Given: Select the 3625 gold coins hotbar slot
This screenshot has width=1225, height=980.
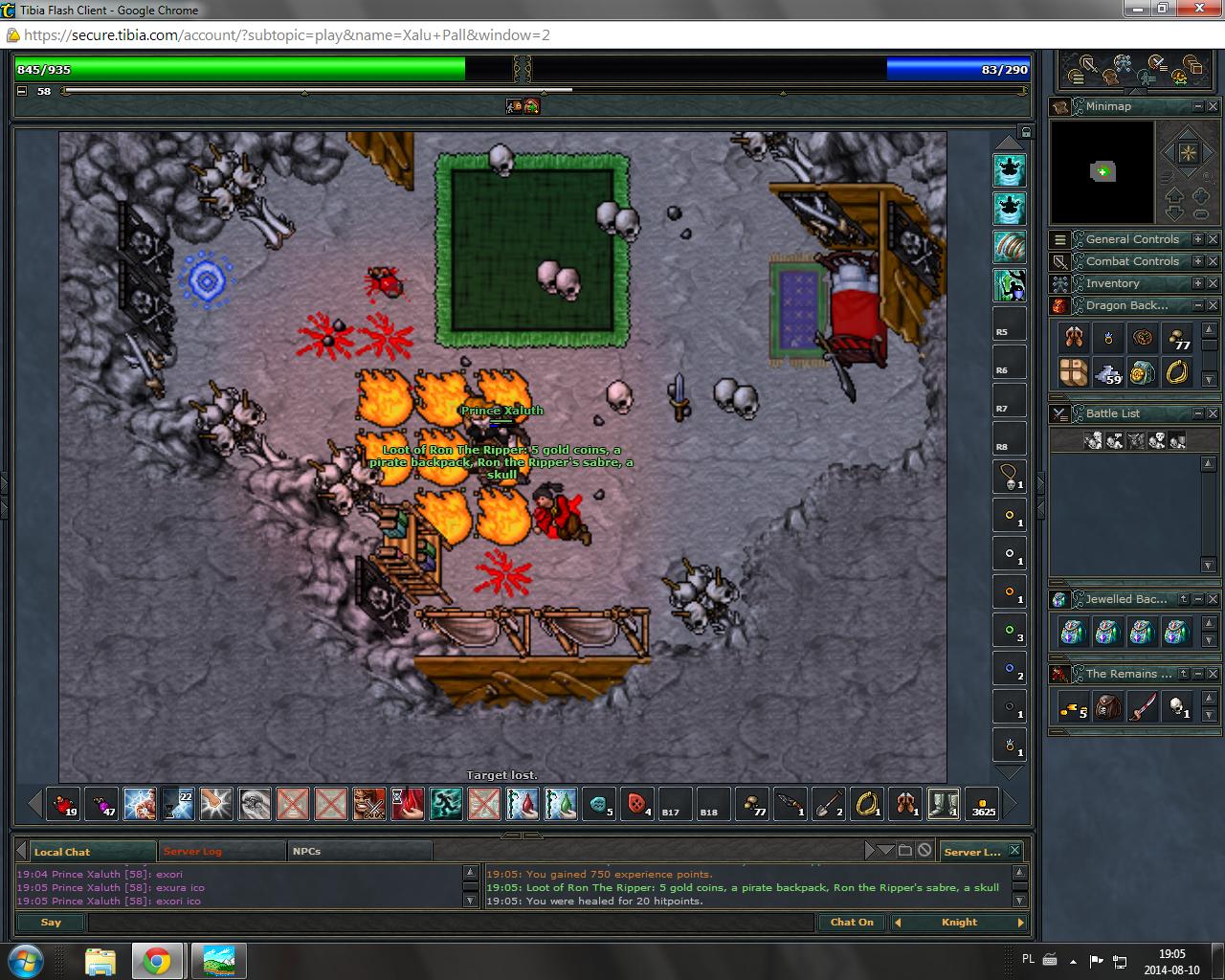Looking at the screenshot, I should (982, 804).
